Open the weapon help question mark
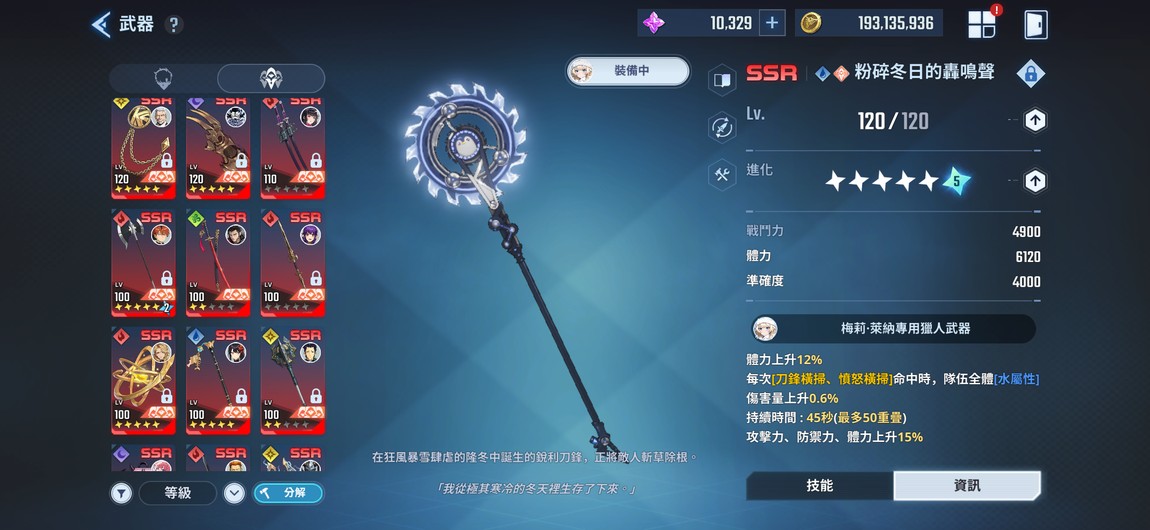Viewport: 1150px width, 530px height. (174, 25)
